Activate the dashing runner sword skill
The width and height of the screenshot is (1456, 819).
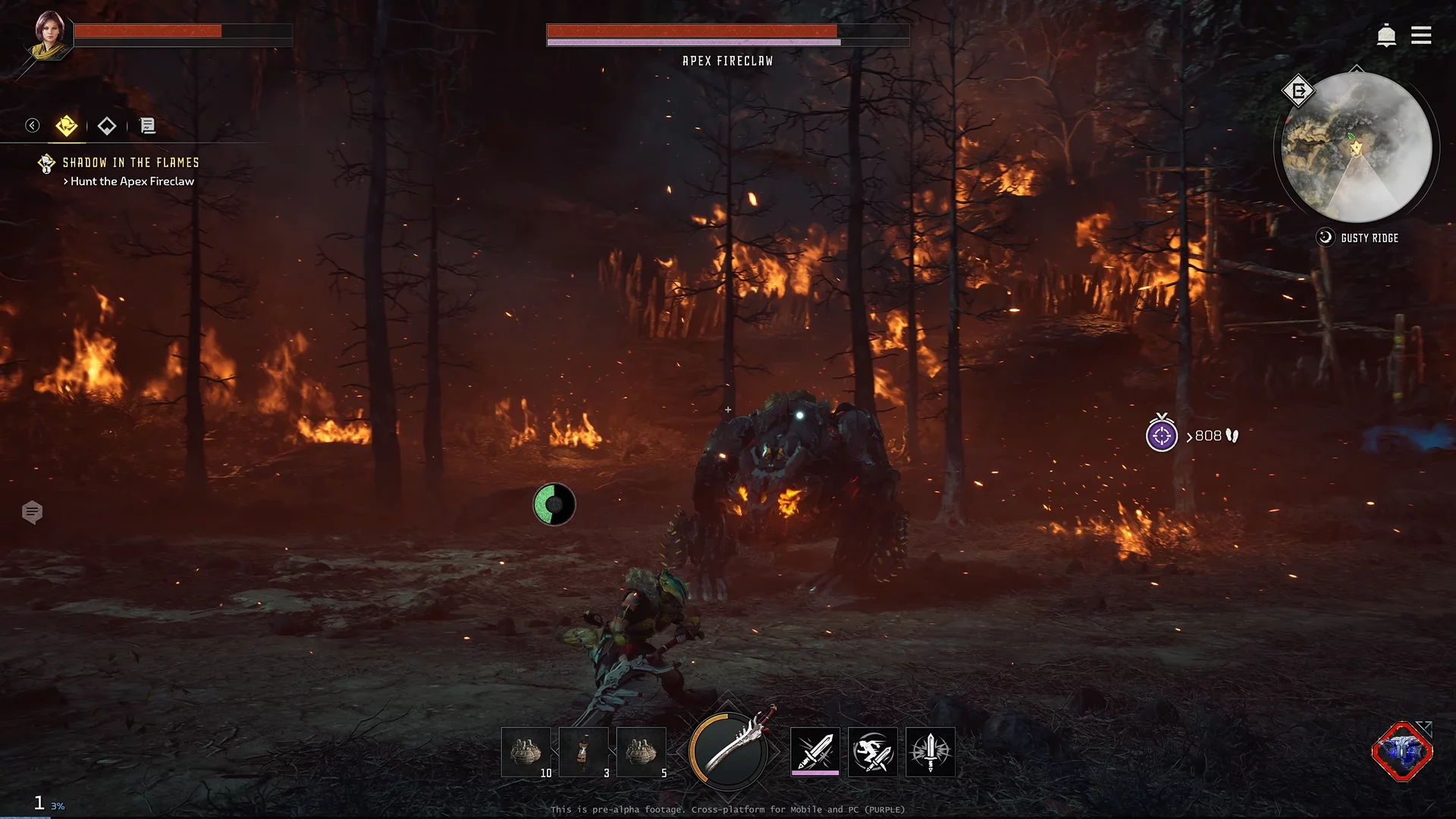tap(873, 752)
